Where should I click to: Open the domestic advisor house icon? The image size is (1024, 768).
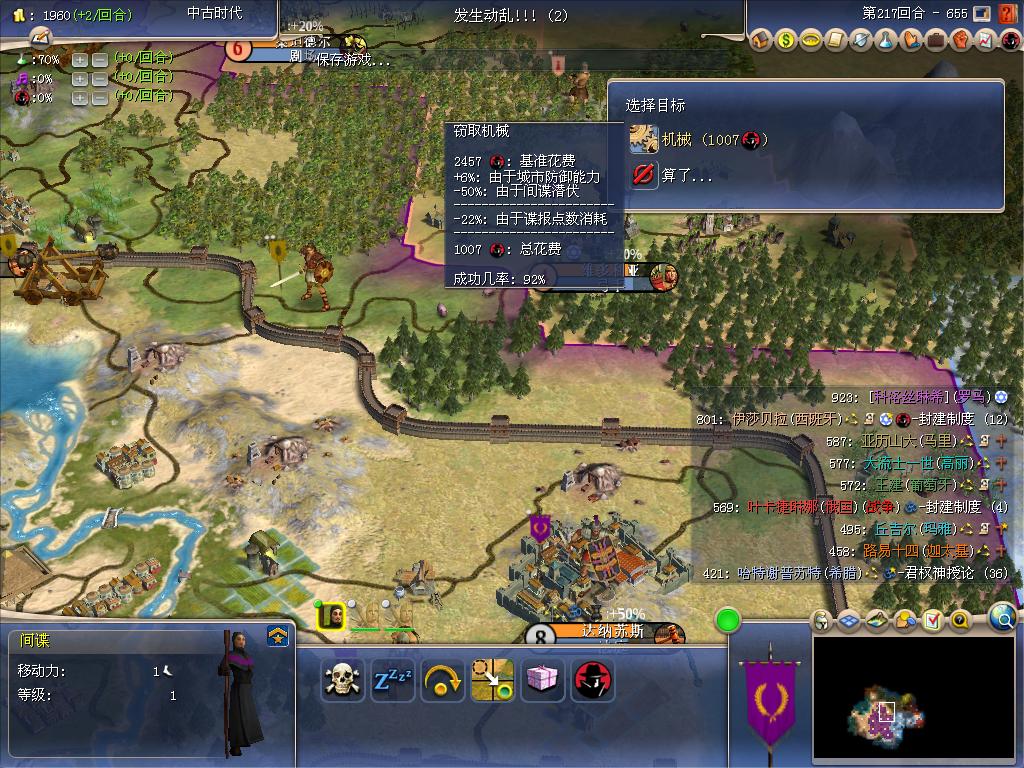coord(762,41)
